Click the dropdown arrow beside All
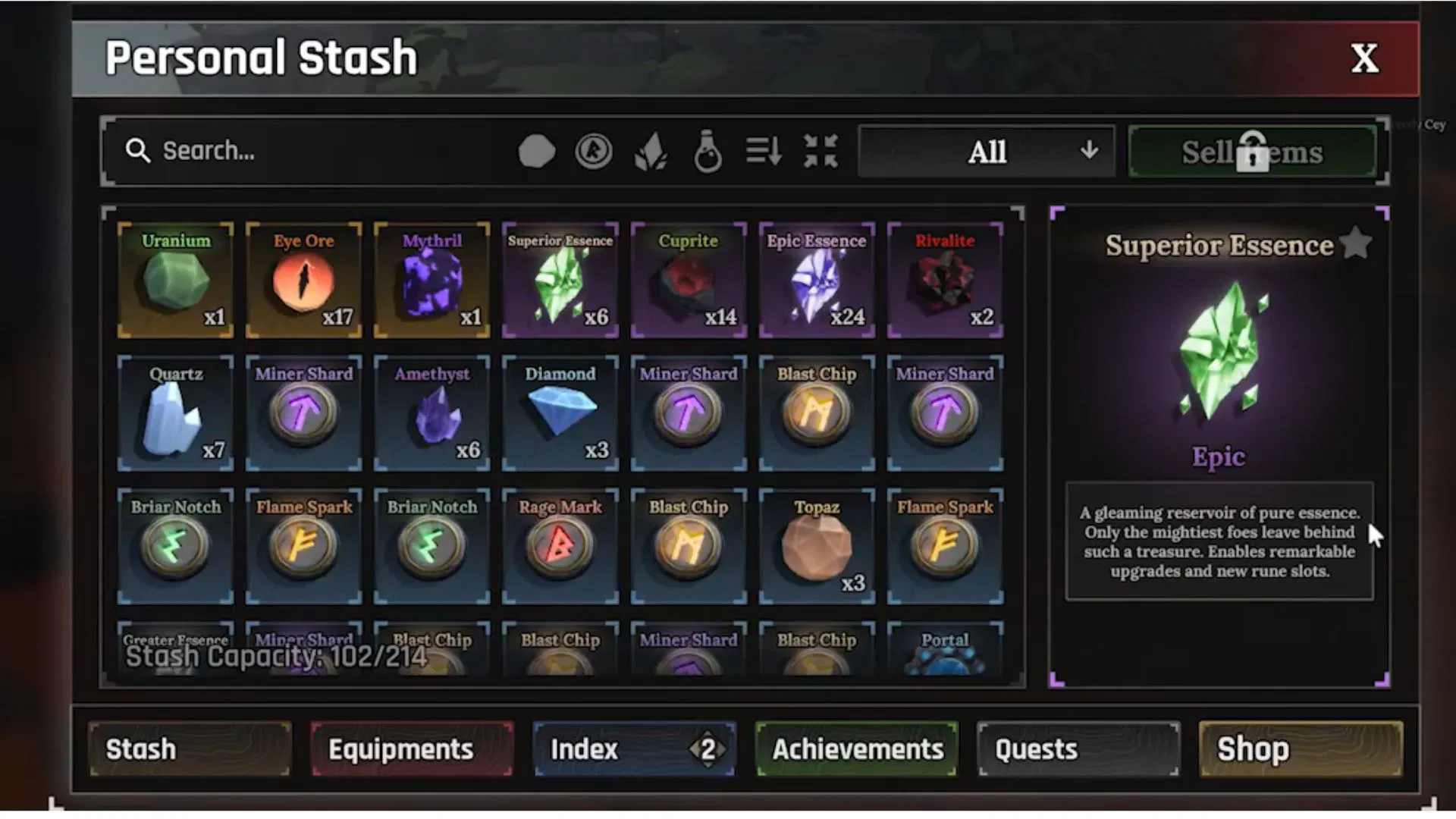1456x819 pixels. tap(1090, 151)
